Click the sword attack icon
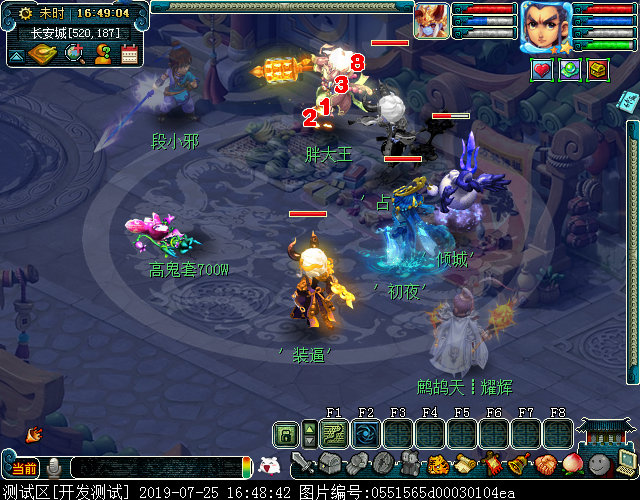 303,464
